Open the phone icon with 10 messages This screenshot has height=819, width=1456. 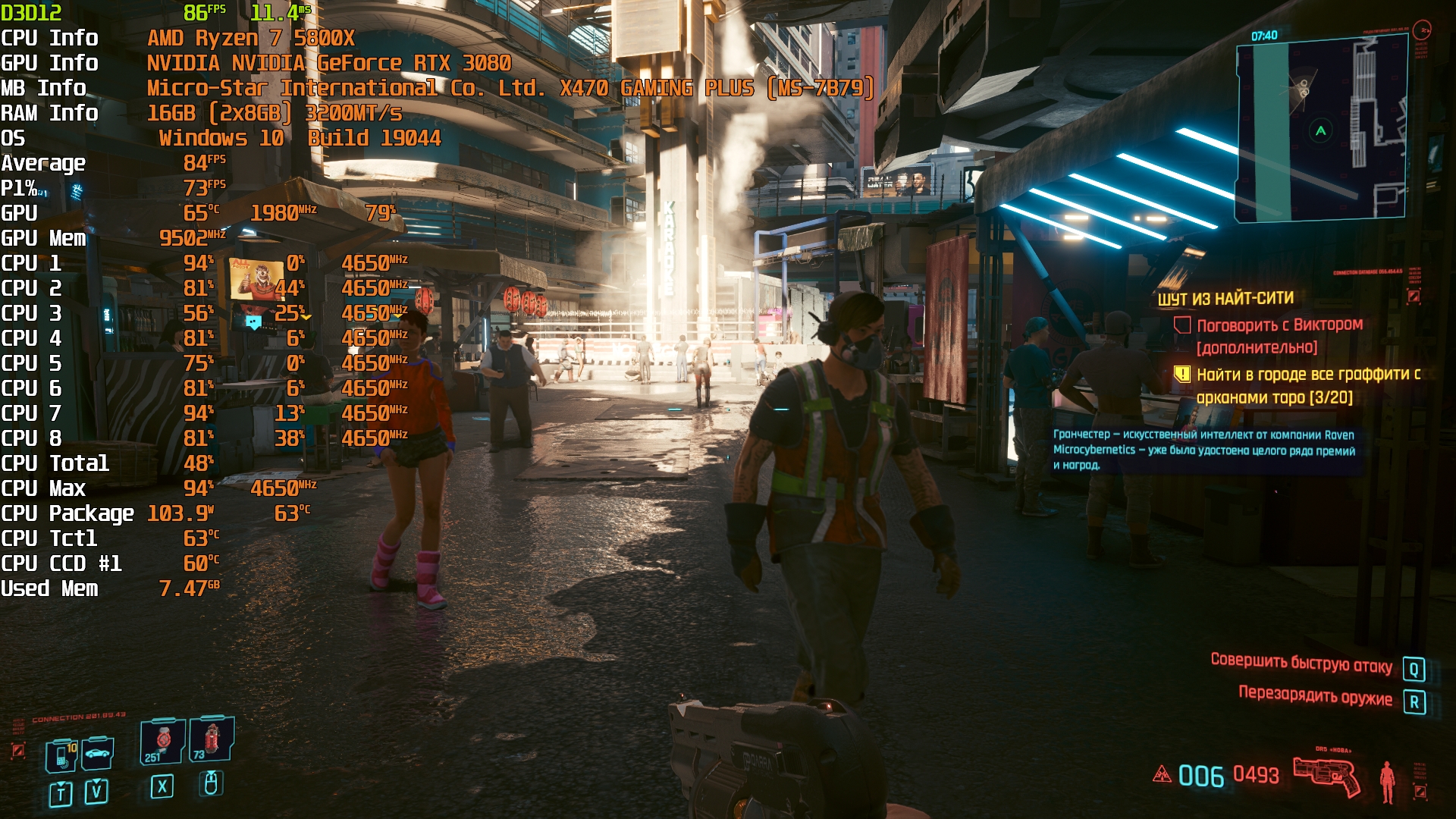click(x=61, y=755)
